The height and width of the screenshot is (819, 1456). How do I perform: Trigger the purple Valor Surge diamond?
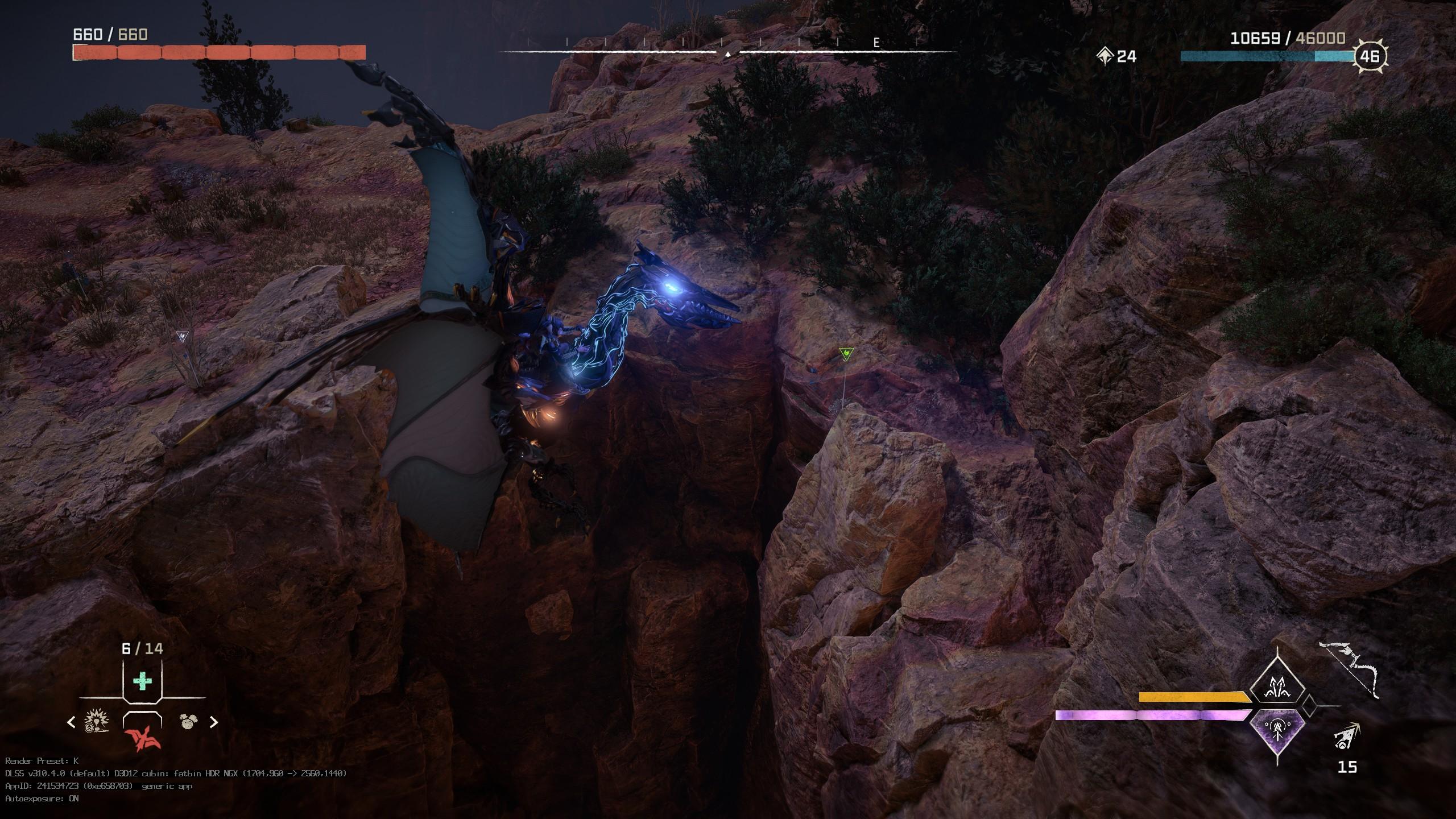coord(1277,732)
